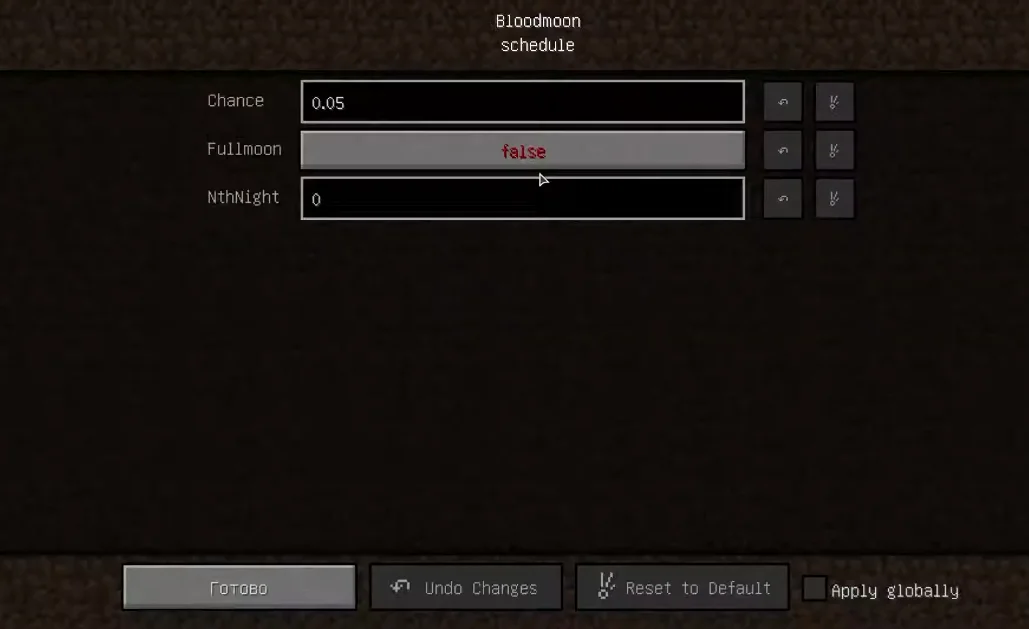
Task: Undo changes for the Chance row
Action: (783, 102)
